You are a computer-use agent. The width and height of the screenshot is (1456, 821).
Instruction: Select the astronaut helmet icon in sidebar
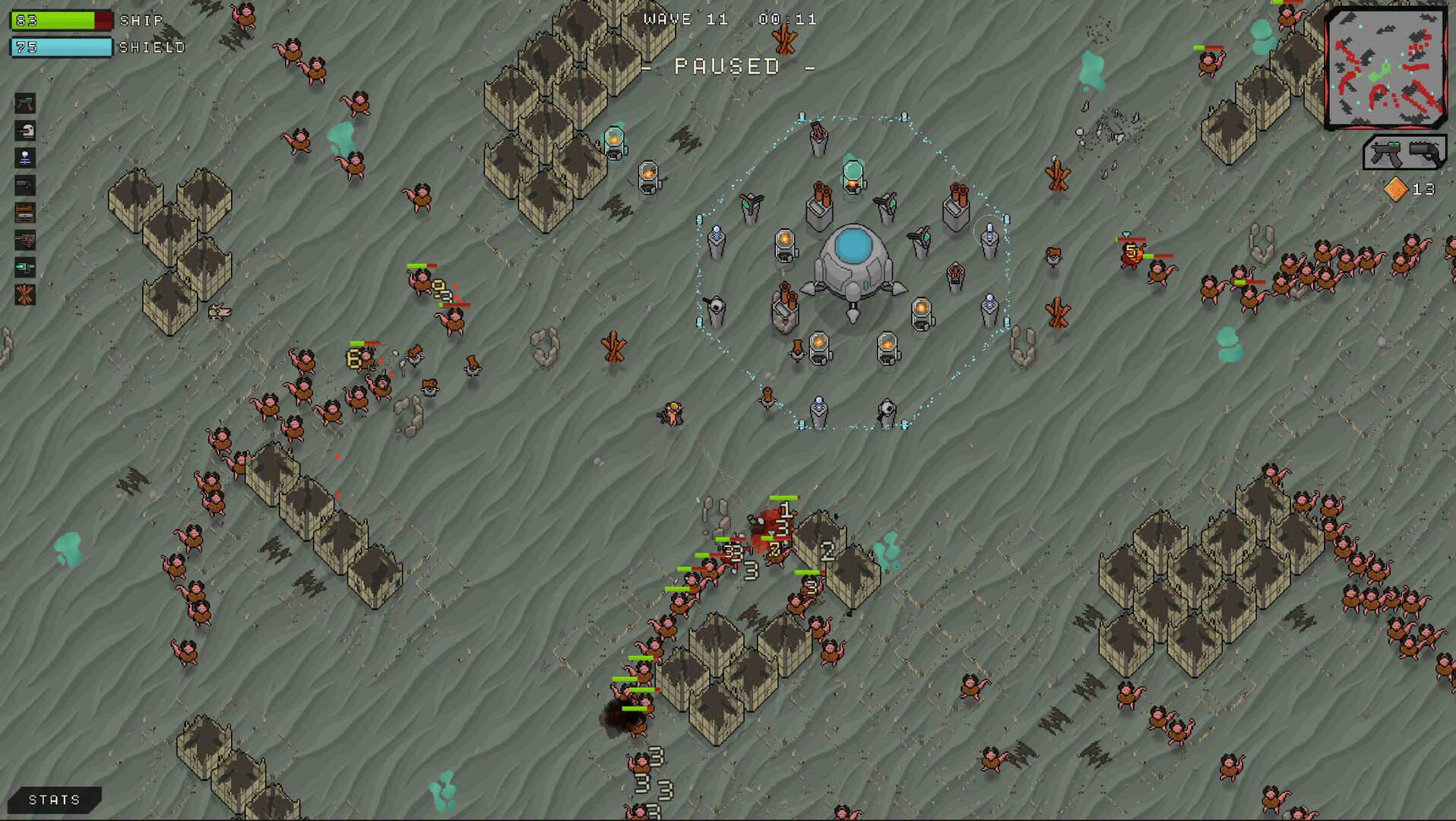click(x=25, y=130)
